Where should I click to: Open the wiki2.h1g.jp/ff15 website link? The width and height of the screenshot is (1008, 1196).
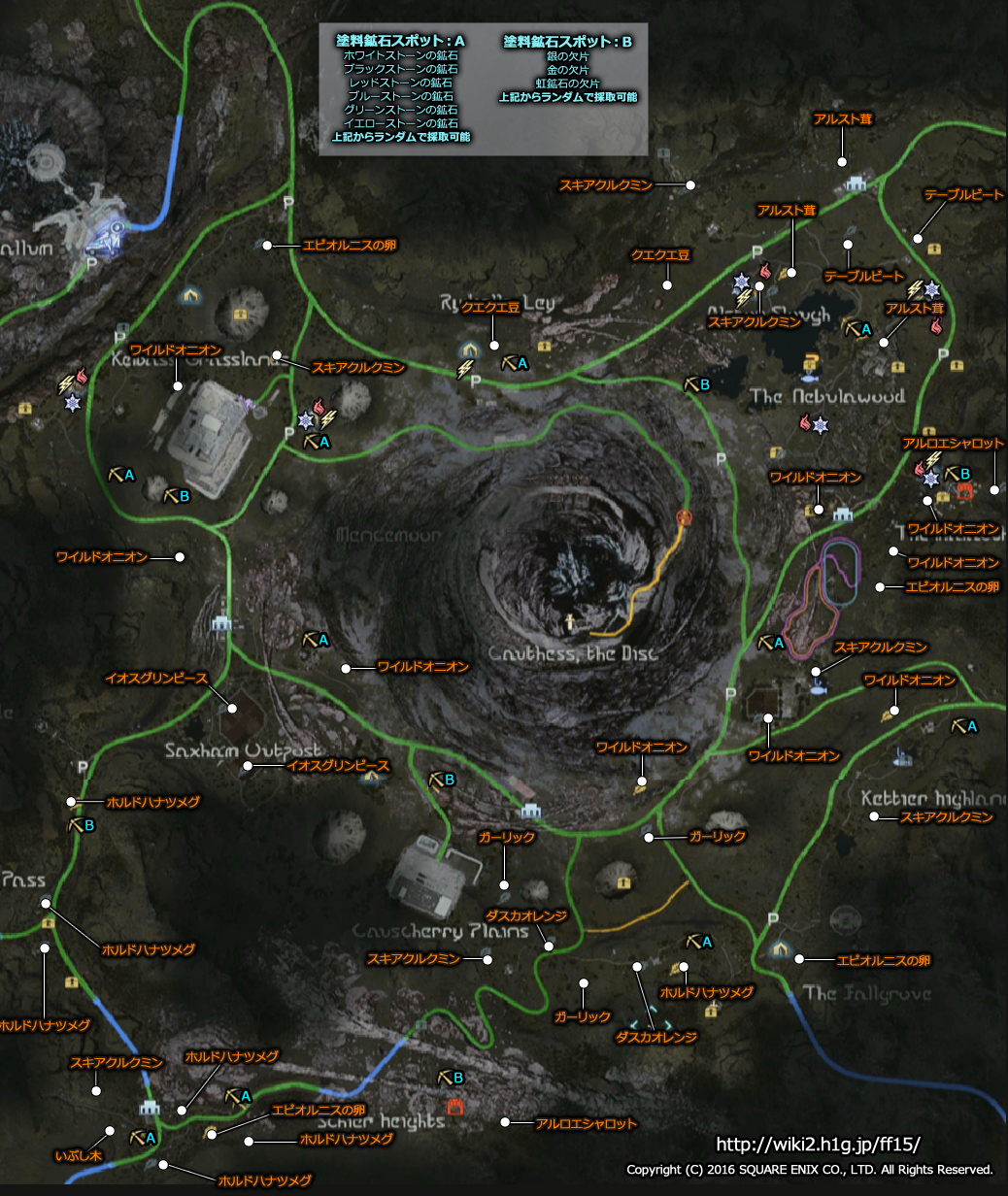818,1145
